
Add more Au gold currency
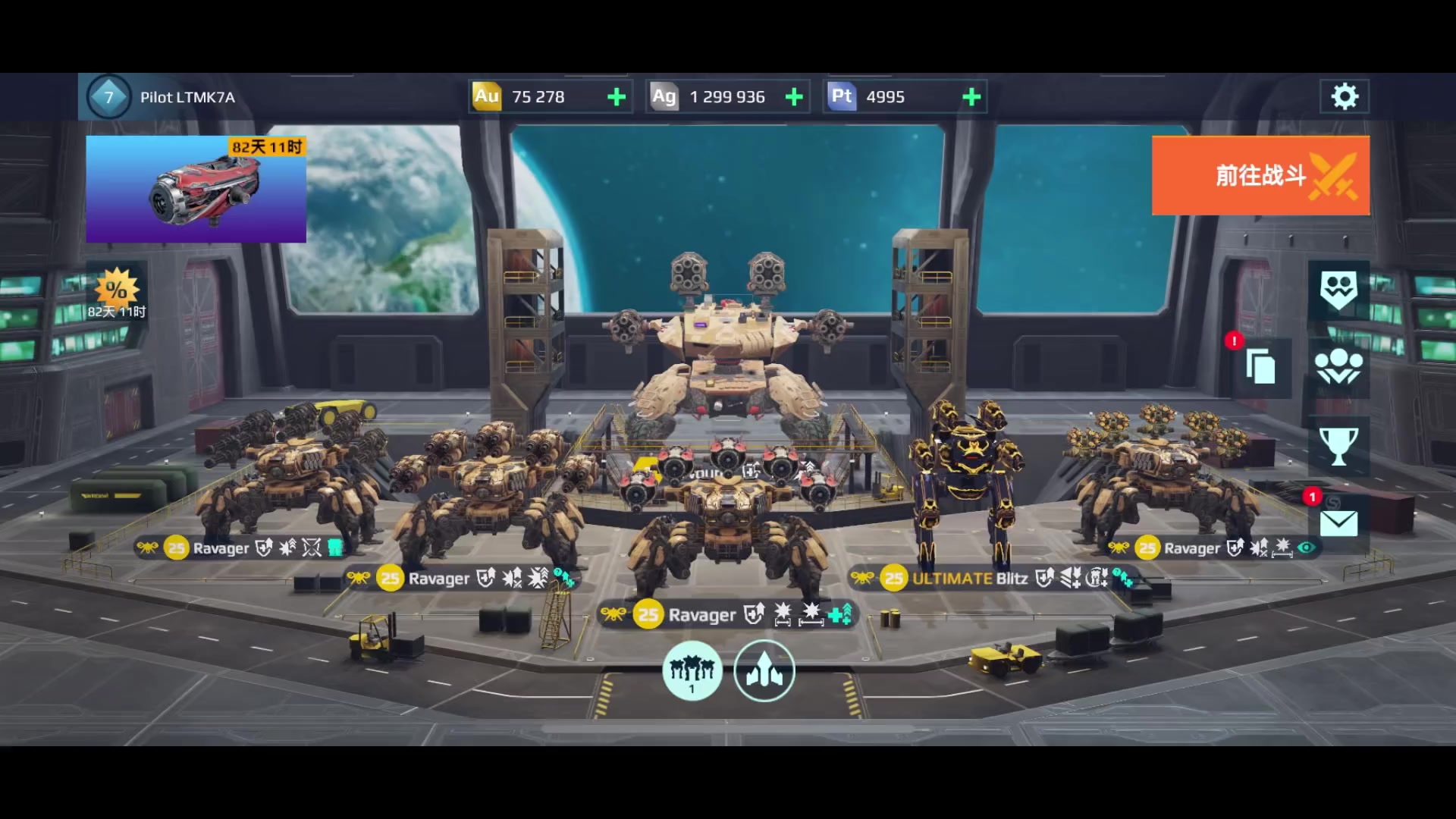click(x=617, y=97)
